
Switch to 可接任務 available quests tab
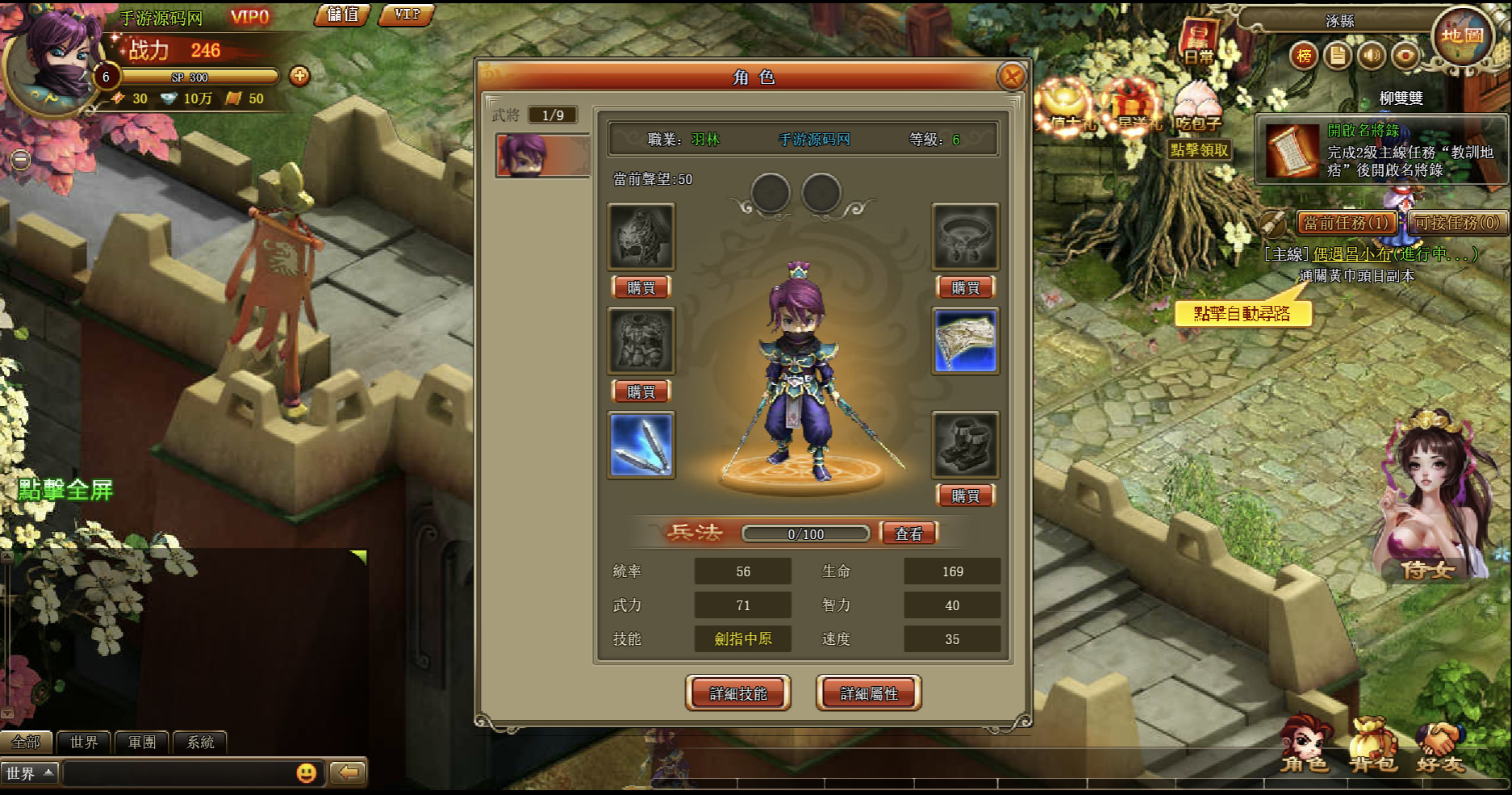tap(1457, 223)
